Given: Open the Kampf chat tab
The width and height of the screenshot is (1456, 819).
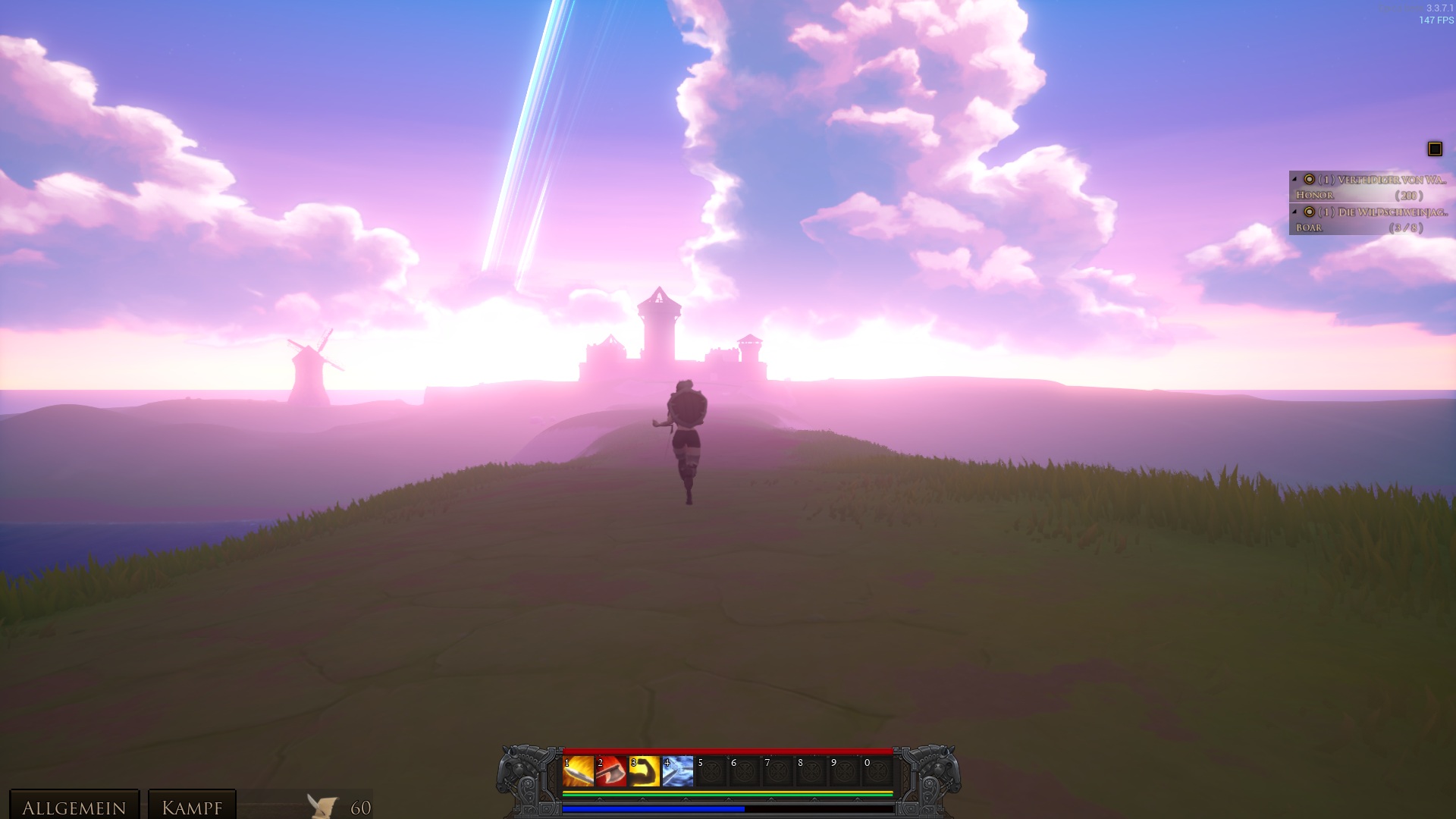Looking at the screenshot, I should click(x=192, y=807).
